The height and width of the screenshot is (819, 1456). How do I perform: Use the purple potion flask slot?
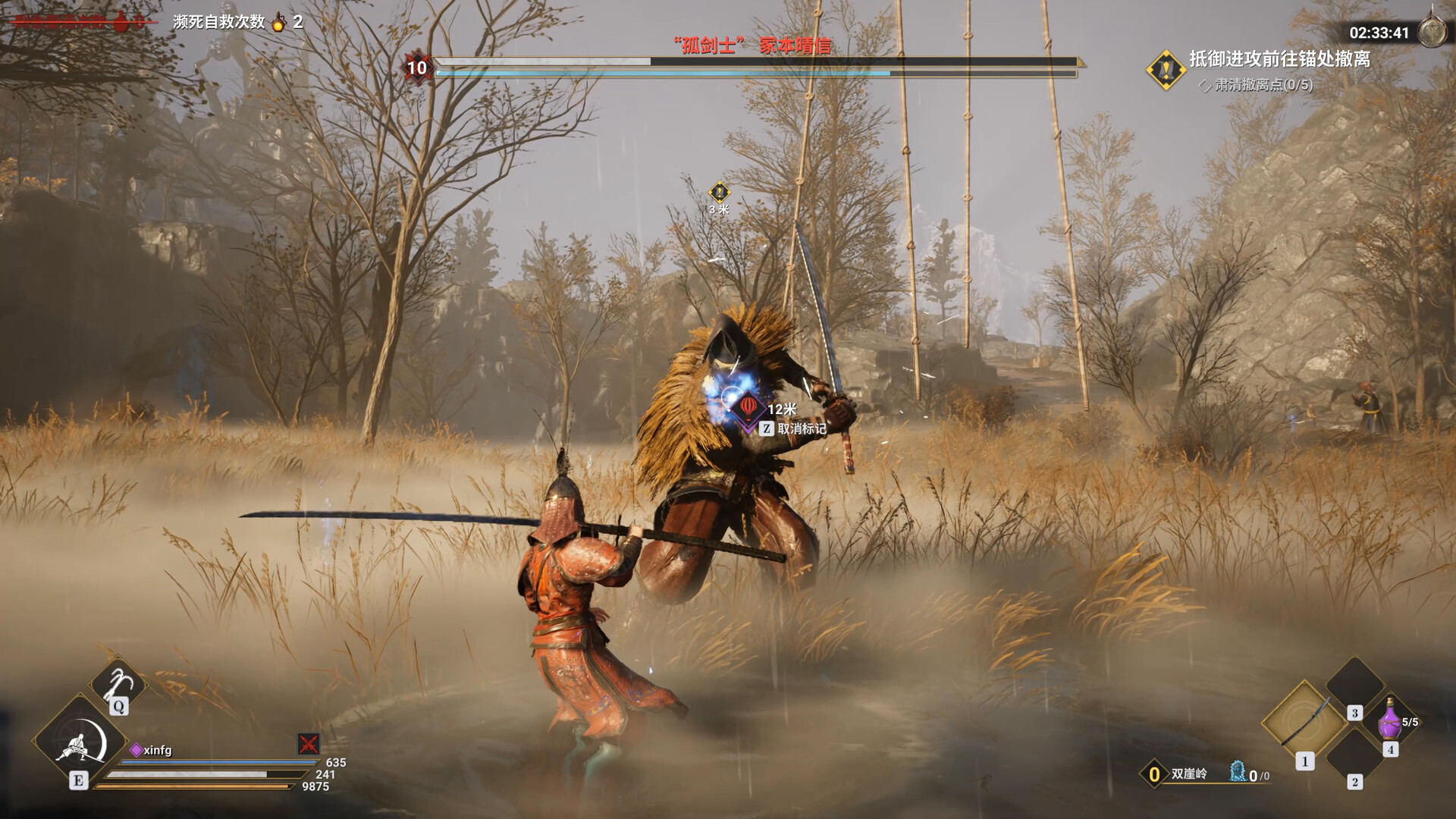coord(1390,719)
